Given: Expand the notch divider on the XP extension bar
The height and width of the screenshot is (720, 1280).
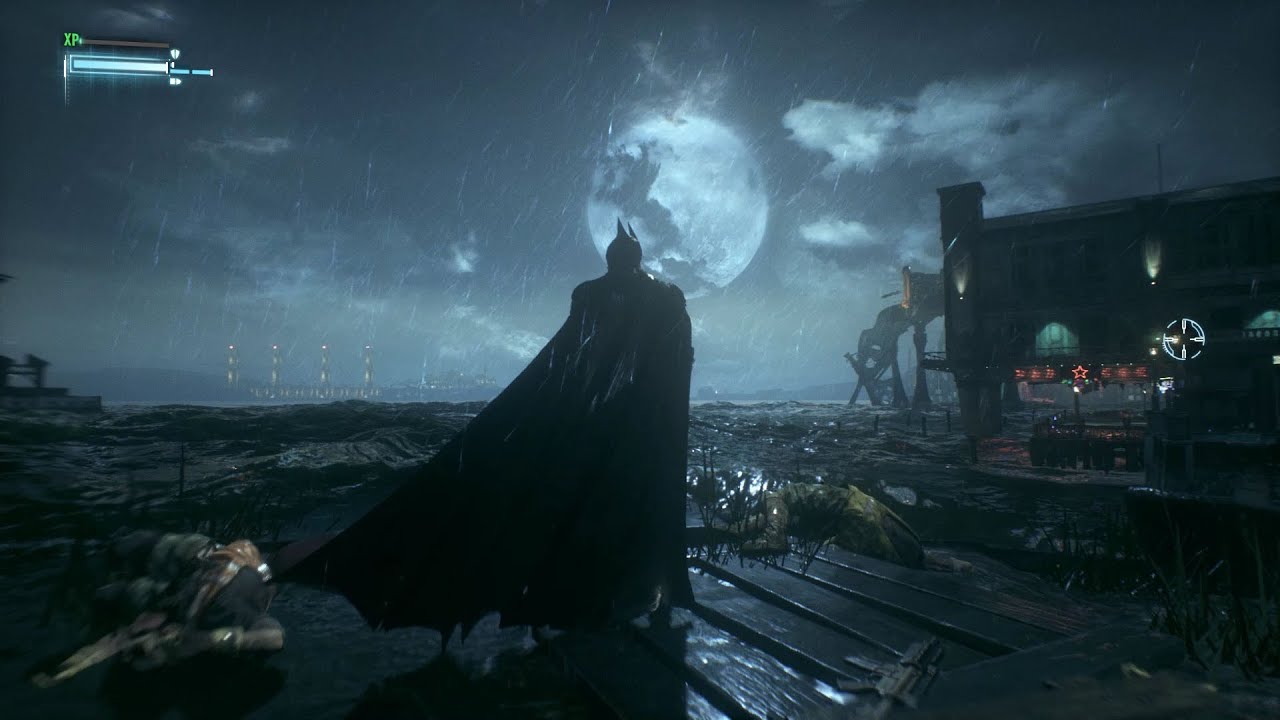Looking at the screenshot, I should coord(190,72).
